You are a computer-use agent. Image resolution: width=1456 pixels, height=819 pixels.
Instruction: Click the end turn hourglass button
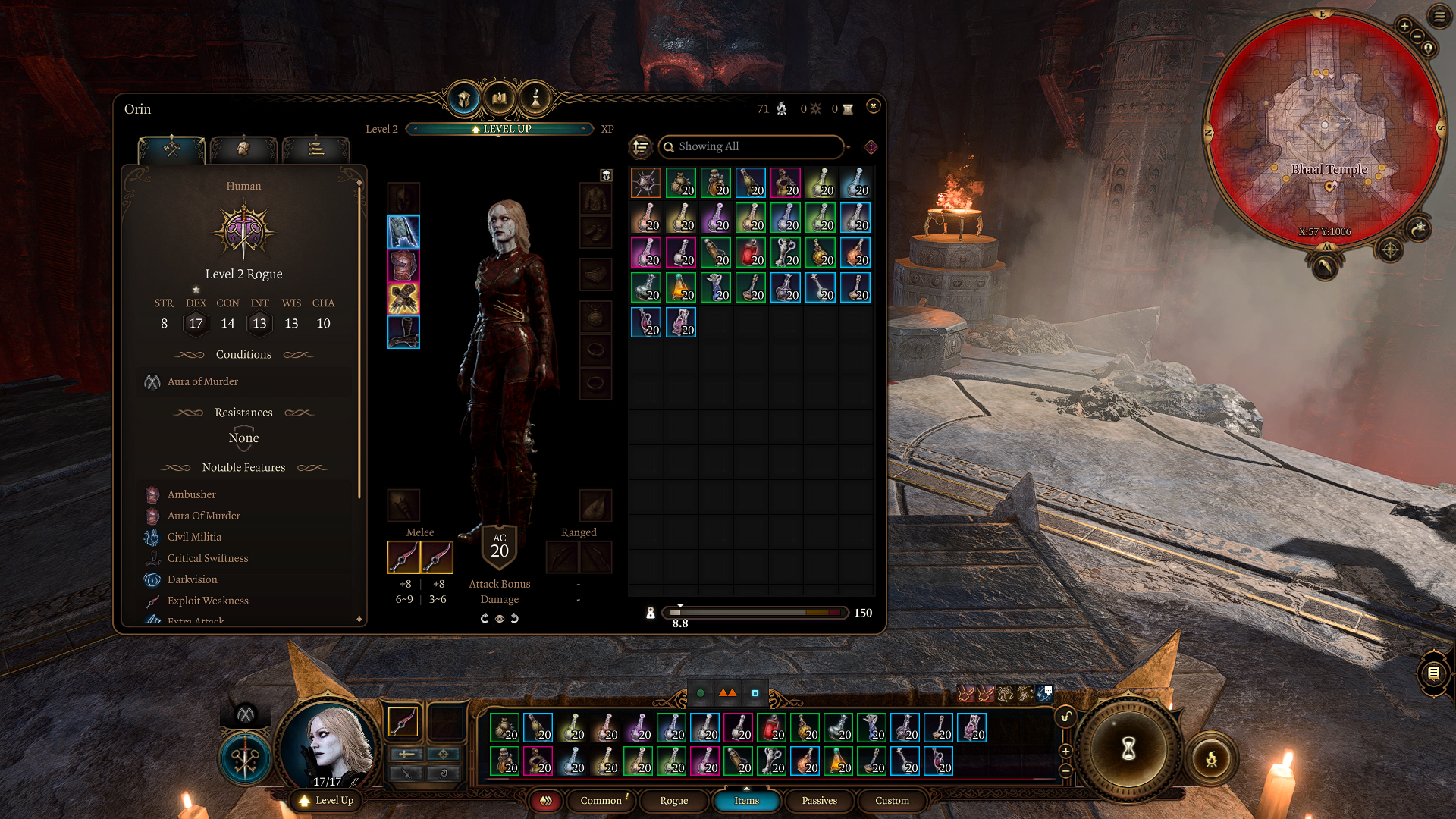(x=1128, y=749)
